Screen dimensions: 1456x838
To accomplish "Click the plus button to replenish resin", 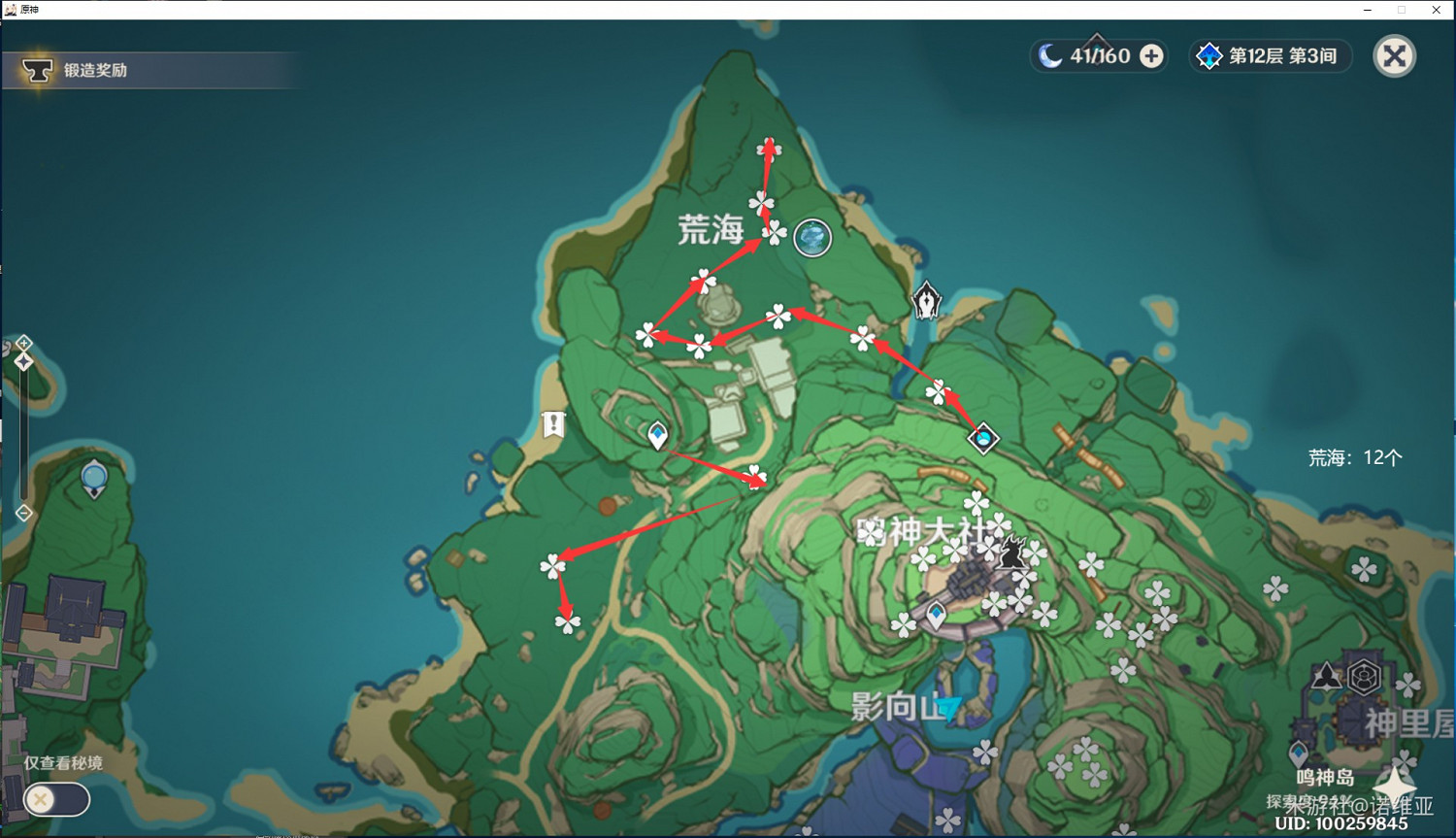I will coord(1151,56).
